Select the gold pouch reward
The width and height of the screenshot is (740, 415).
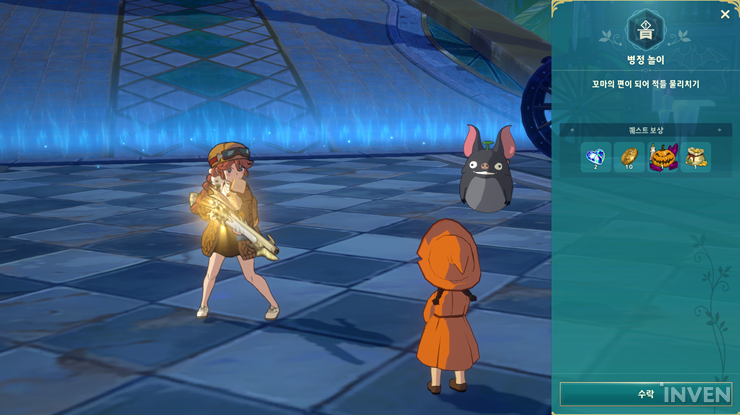tap(695, 157)
